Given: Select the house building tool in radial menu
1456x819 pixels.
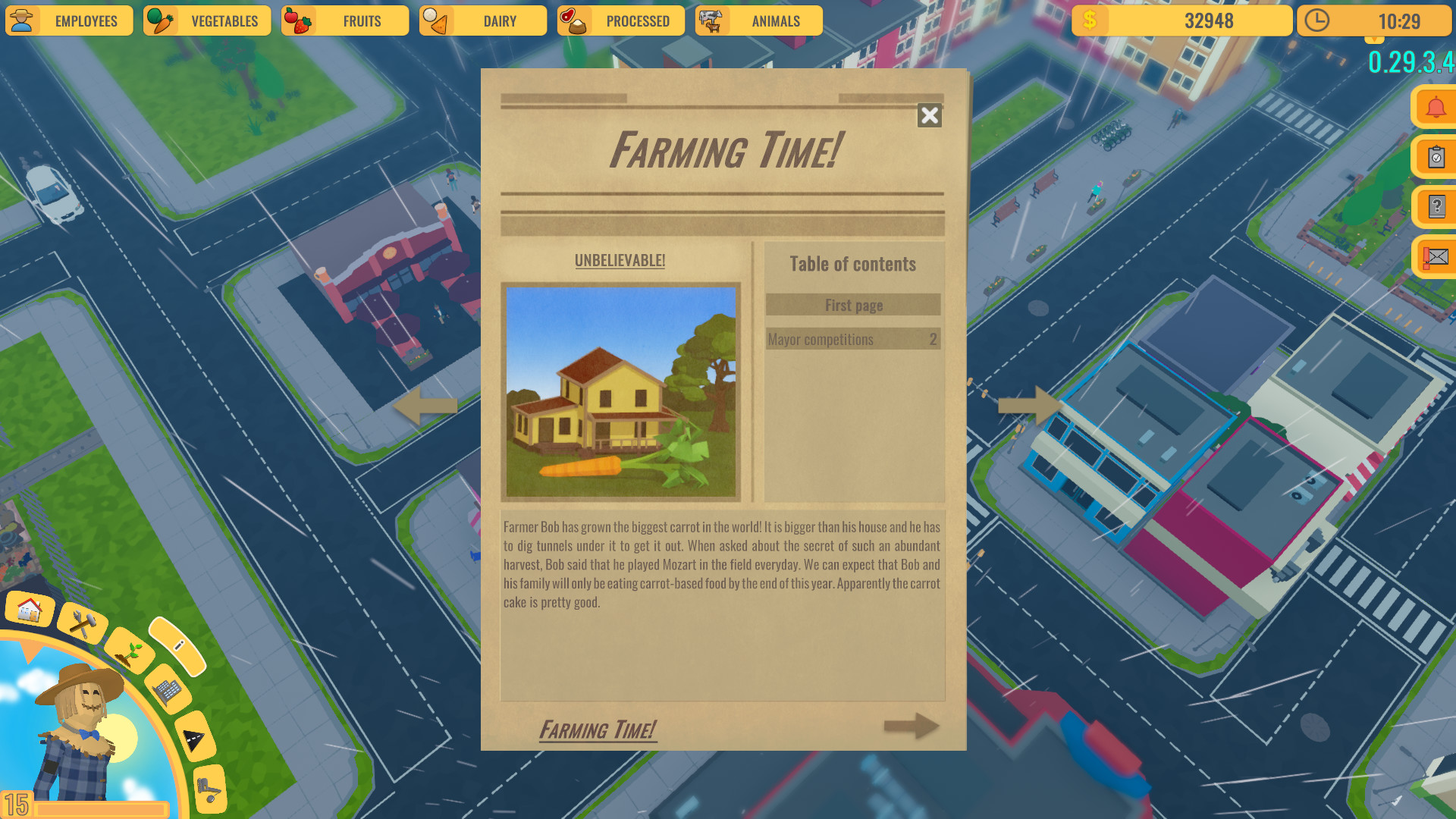Looking at the screenshot, I should coord(28,610).
